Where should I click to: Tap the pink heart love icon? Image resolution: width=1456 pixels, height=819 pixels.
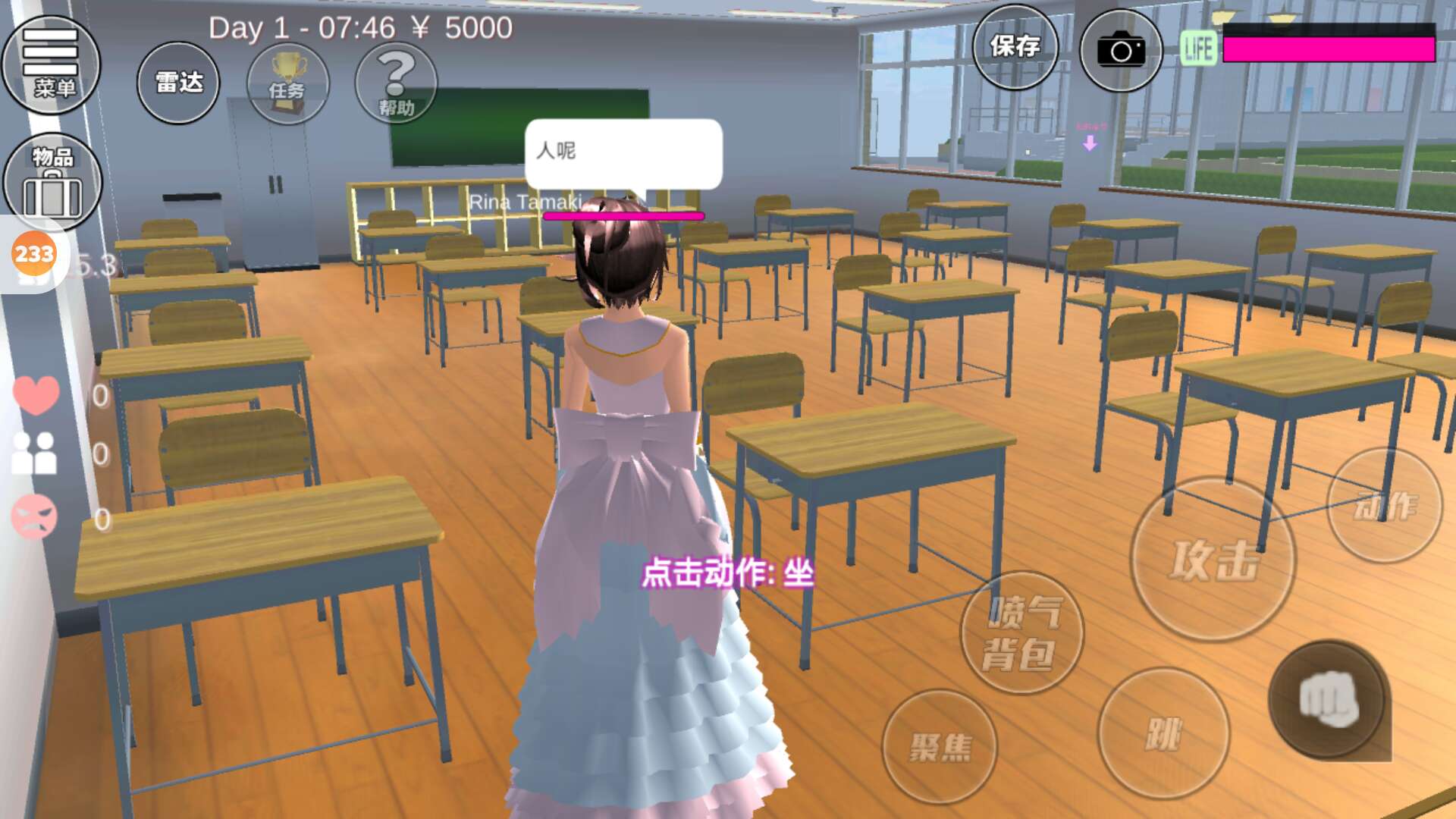pos(36,394)
